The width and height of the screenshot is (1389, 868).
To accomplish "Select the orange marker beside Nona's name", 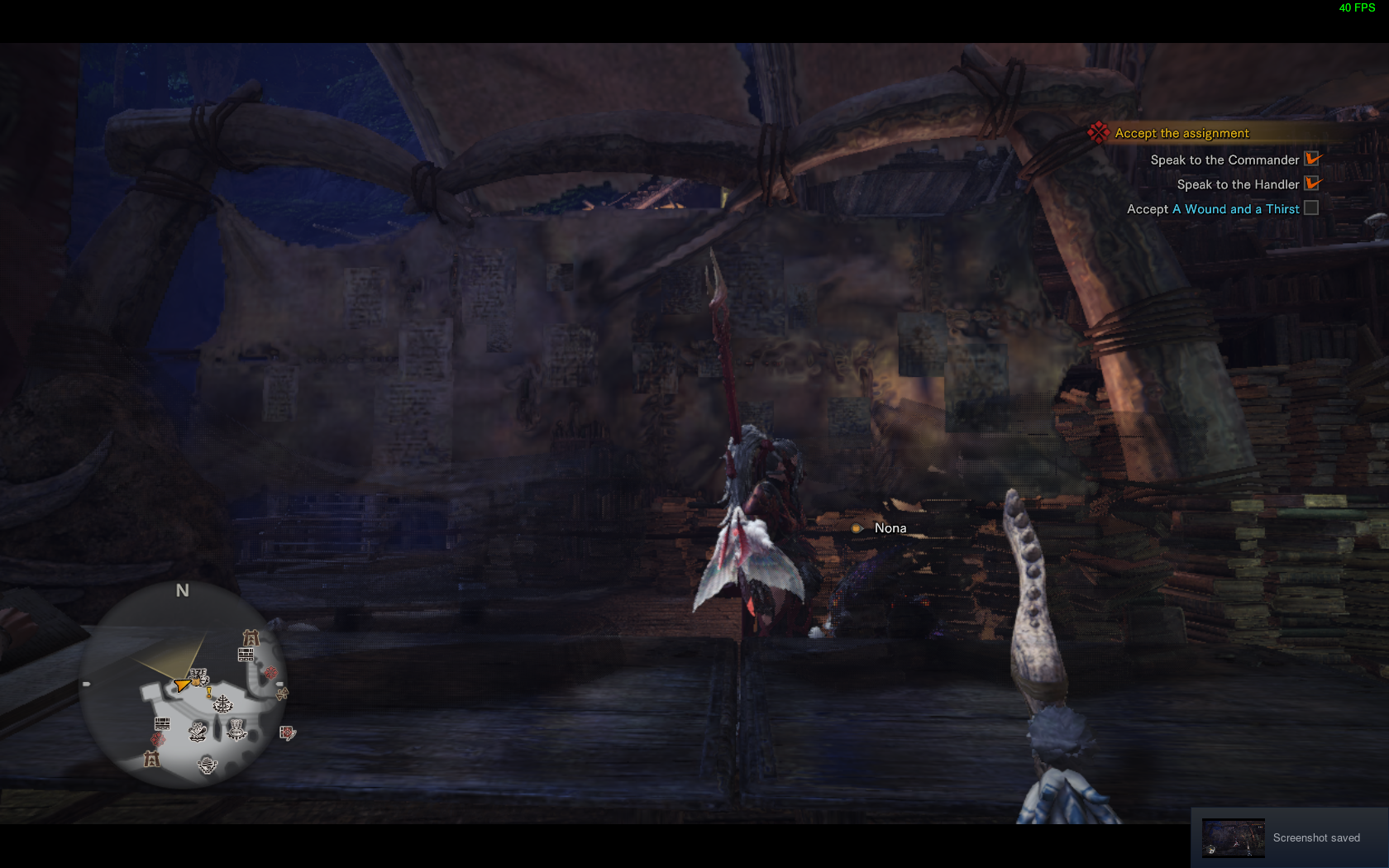I will (857, 527).
